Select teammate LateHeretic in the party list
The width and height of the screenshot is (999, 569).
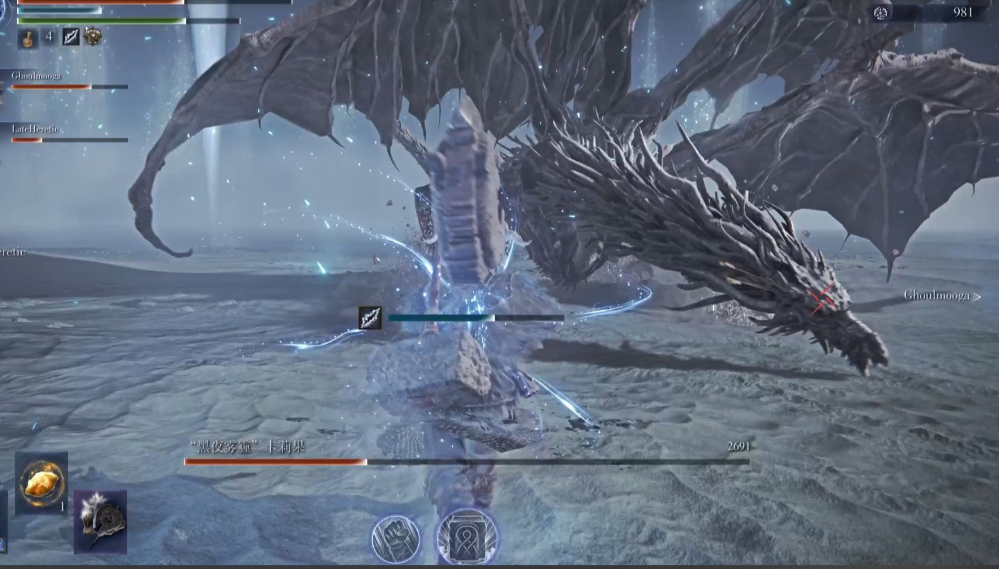36,129
